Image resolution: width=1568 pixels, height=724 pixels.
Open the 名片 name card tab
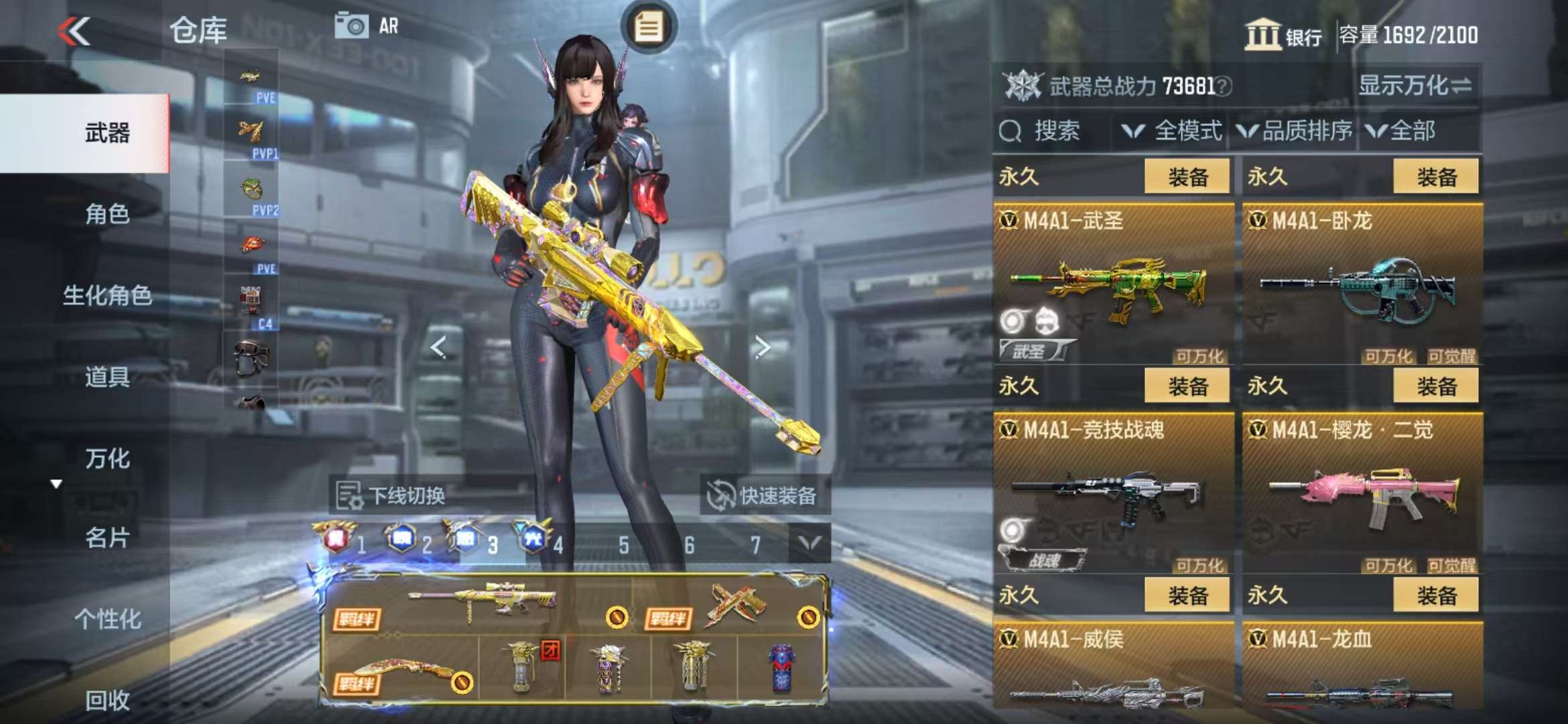coord(107,538)
